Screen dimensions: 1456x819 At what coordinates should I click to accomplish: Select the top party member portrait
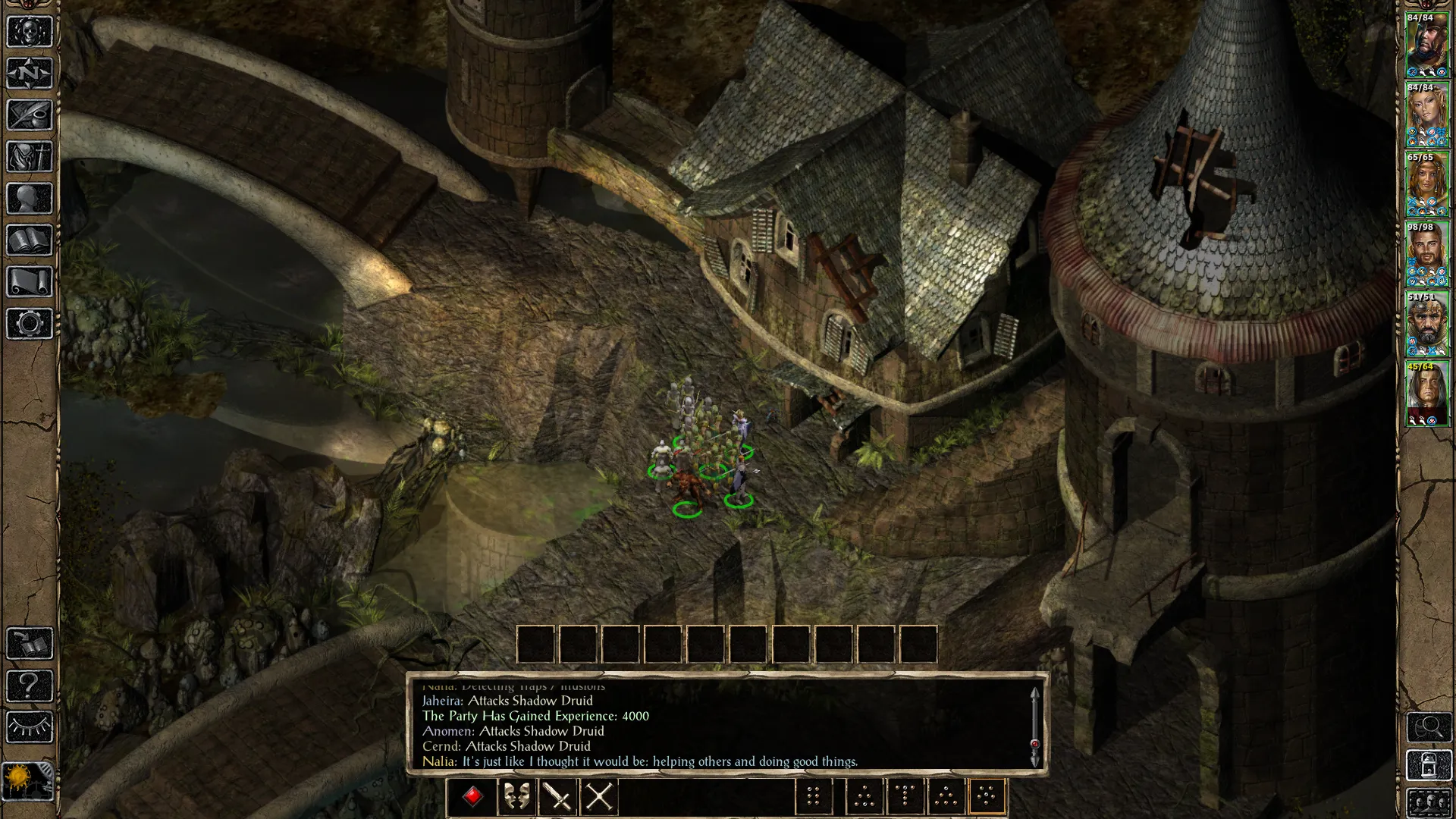click(1427, 45)
